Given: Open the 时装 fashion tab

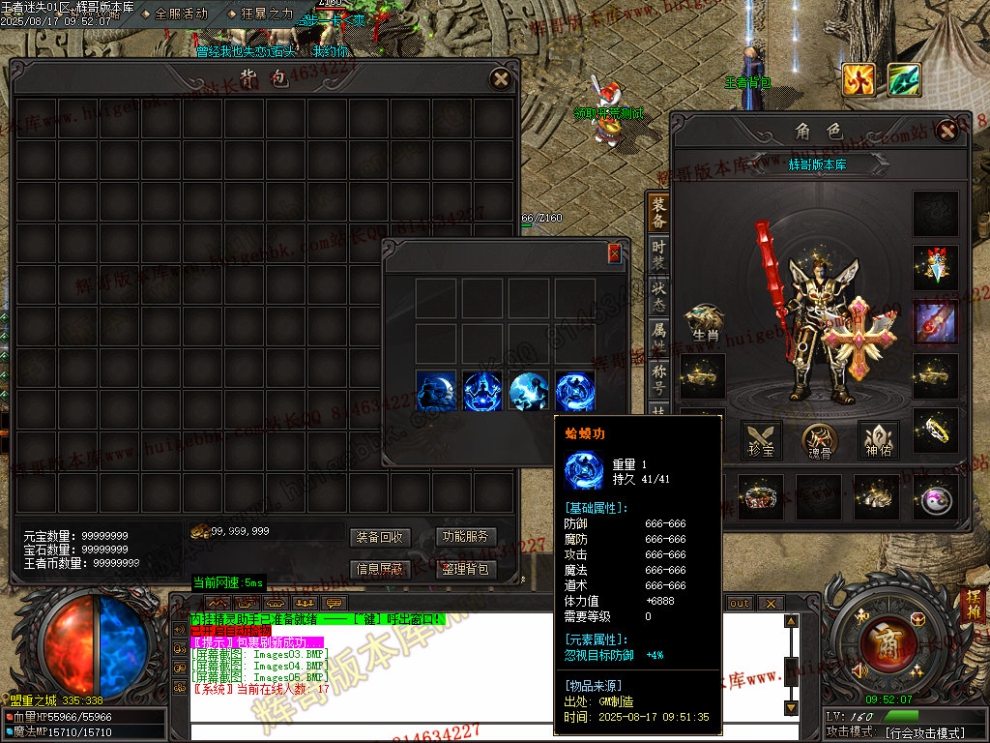Looking at the screenshot, I should [658, 254].
